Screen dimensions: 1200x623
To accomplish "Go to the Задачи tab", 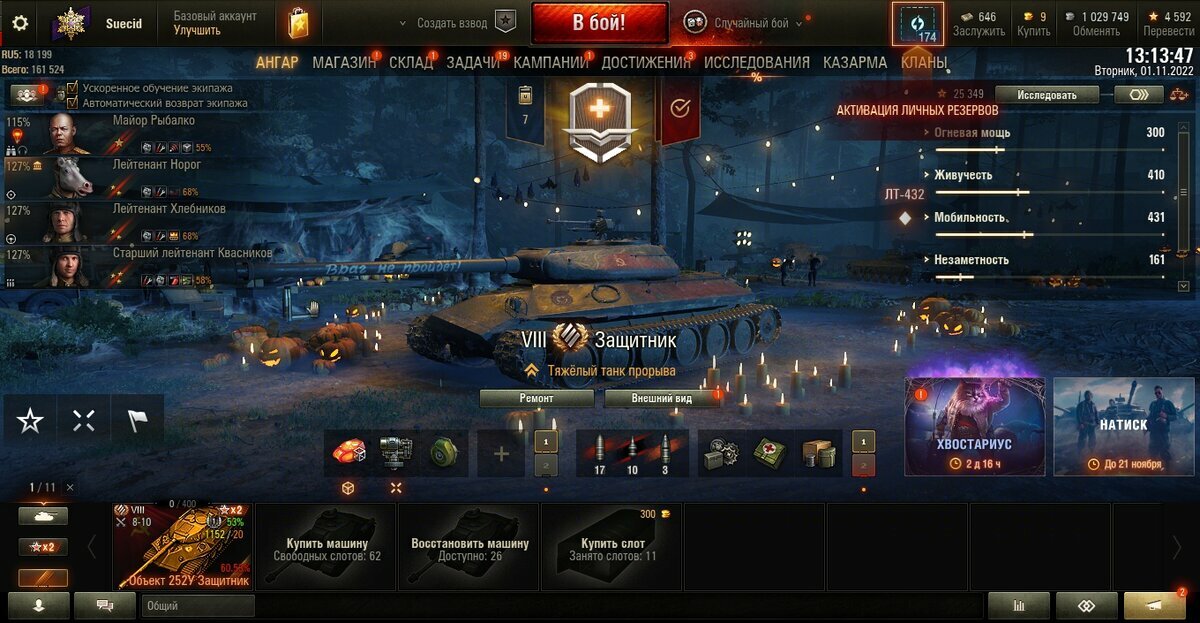I will (x=473, y=62).
